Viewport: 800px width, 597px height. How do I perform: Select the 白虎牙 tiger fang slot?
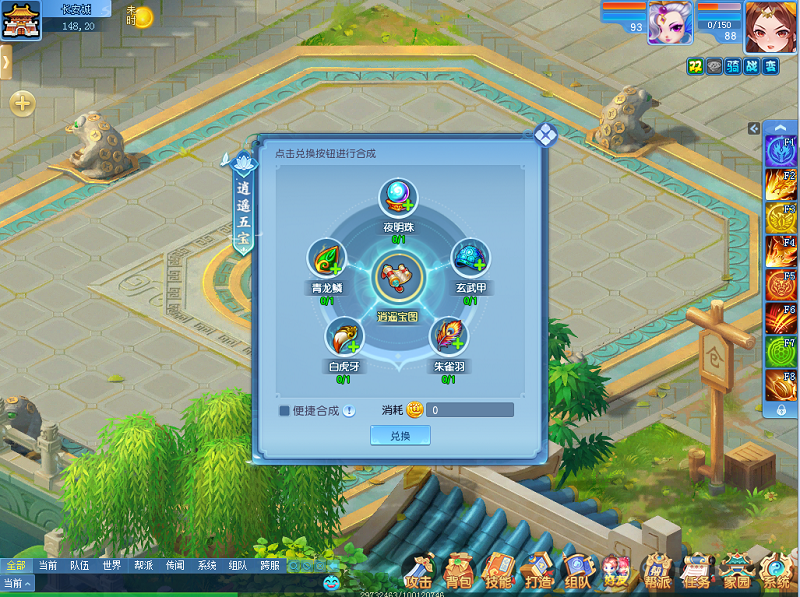point(341,337)
